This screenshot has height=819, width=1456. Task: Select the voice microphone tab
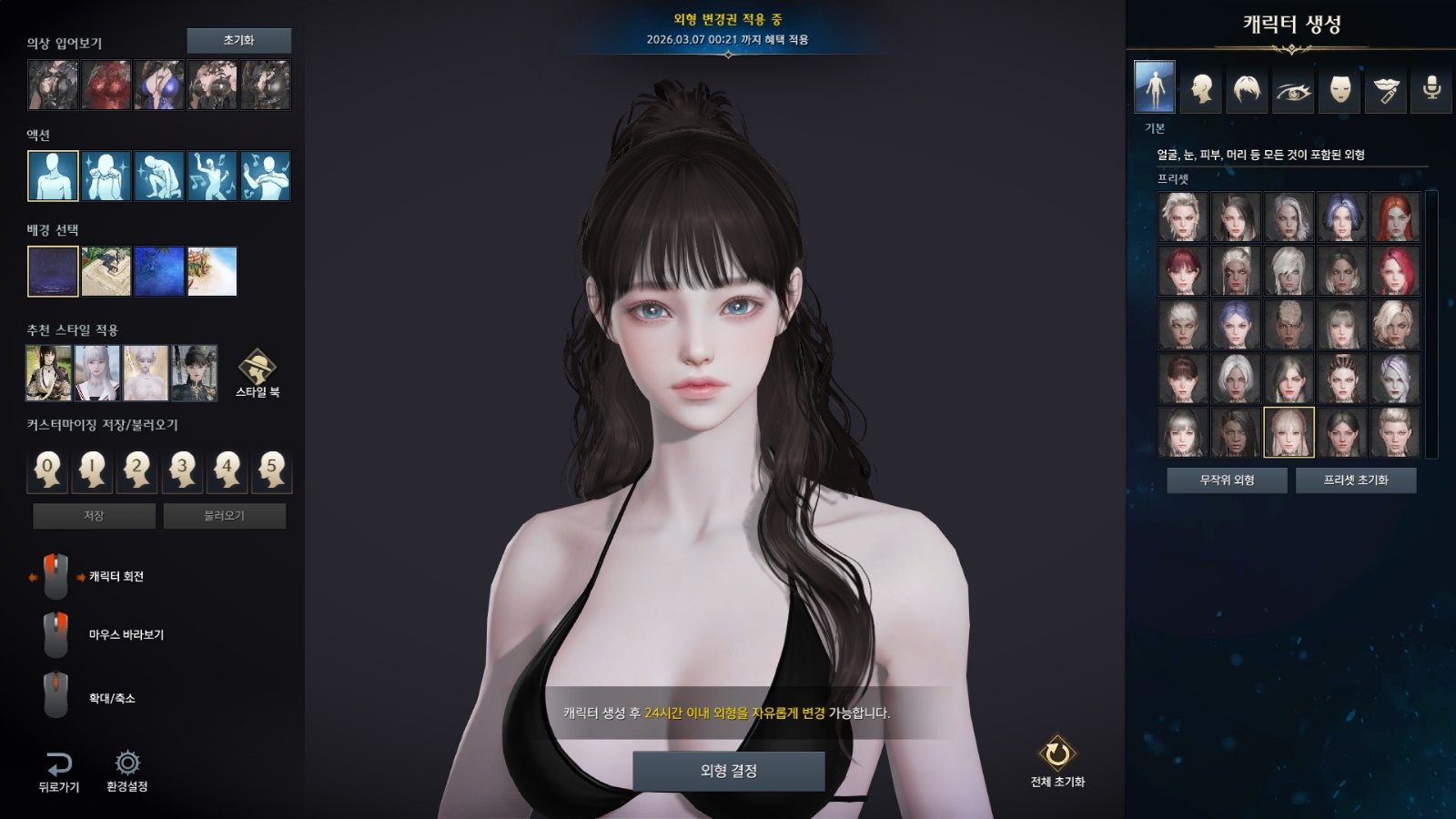(1431, 88)
